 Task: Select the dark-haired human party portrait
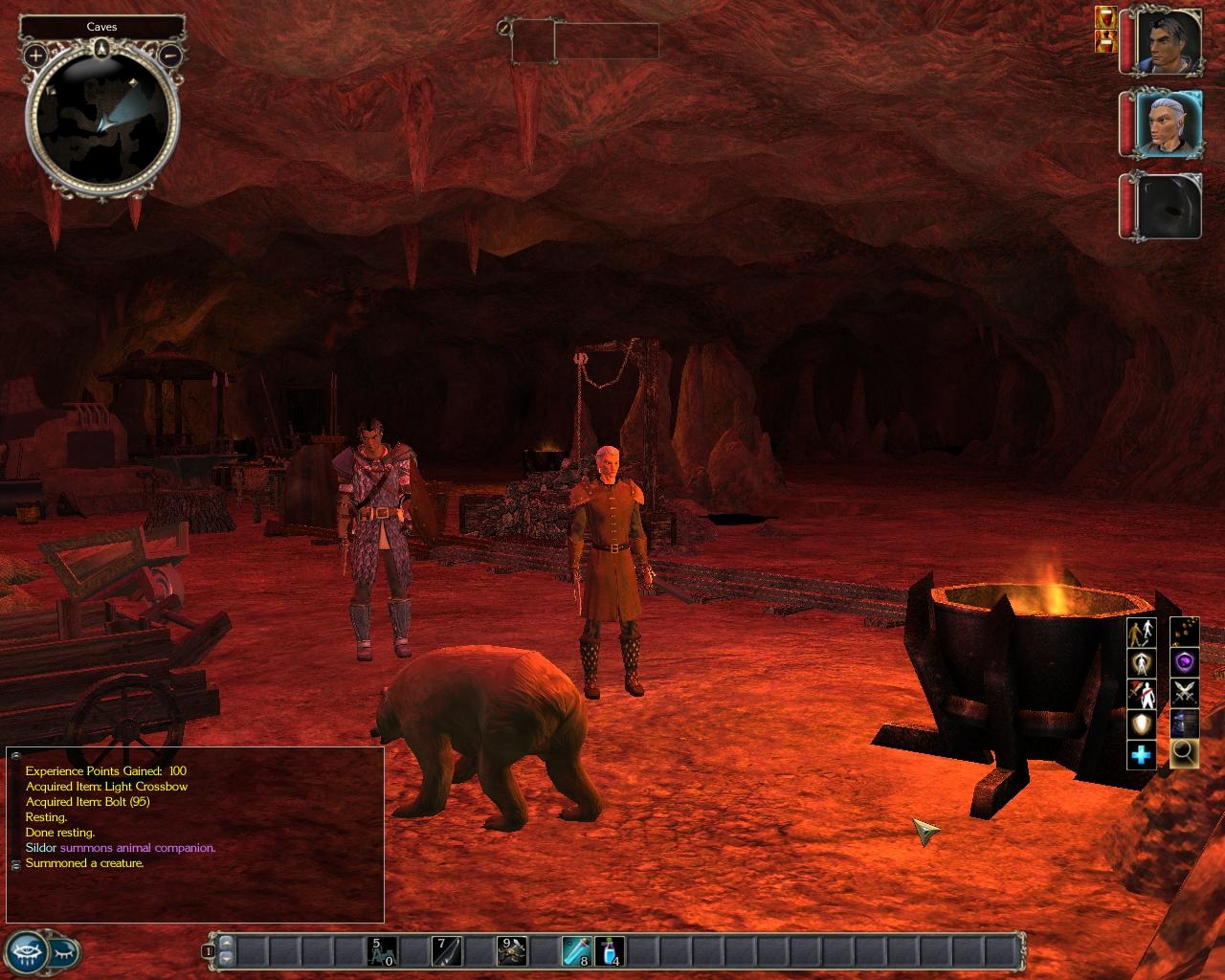point(1169,42)
